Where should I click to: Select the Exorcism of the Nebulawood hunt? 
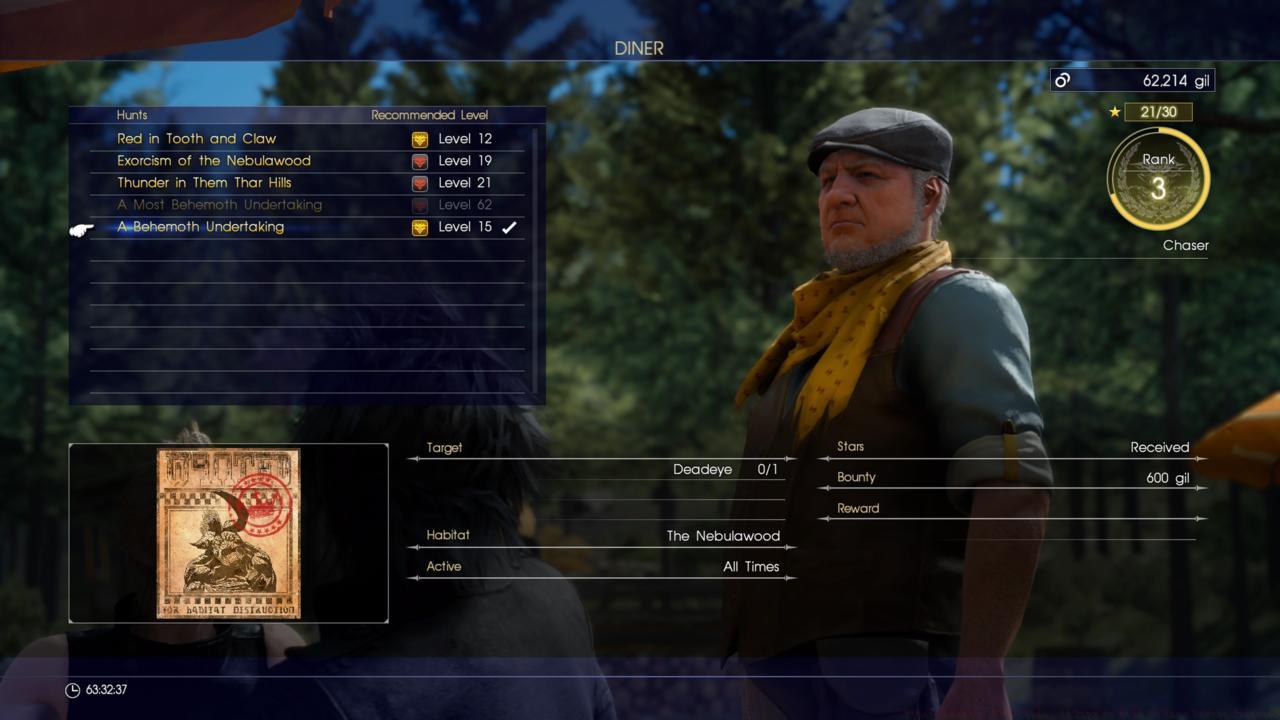point(215,160)
